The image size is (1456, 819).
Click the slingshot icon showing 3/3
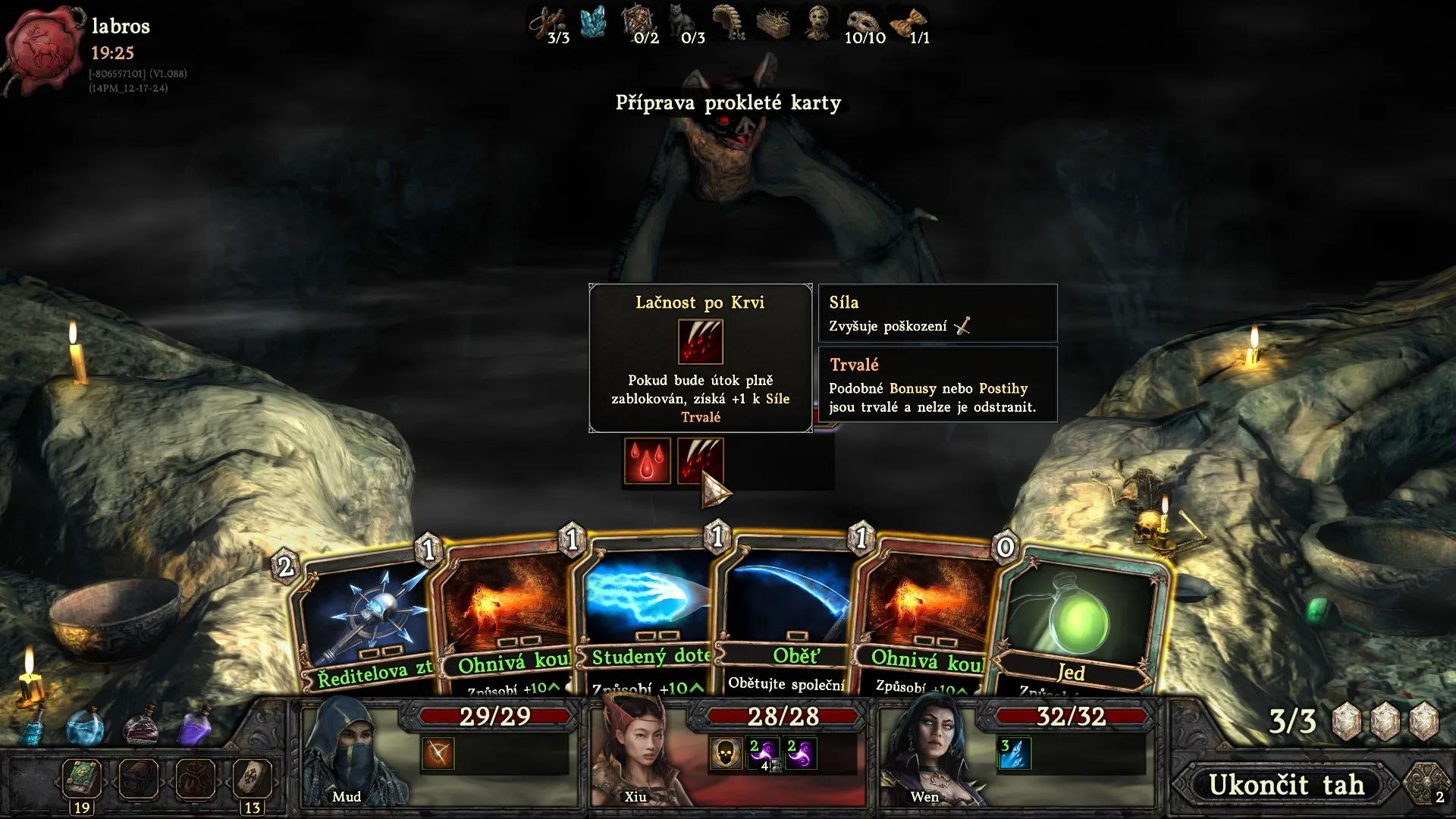[548, 21]
